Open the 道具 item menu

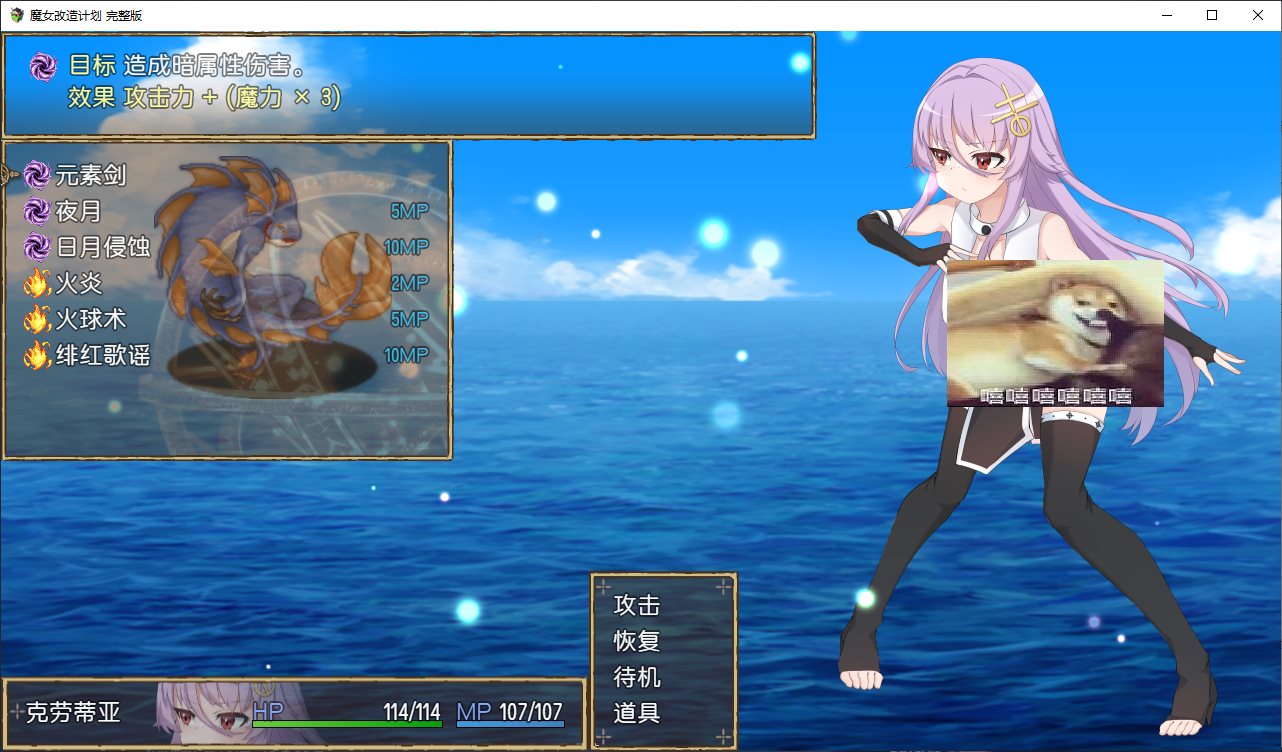[x=637, y=713]
